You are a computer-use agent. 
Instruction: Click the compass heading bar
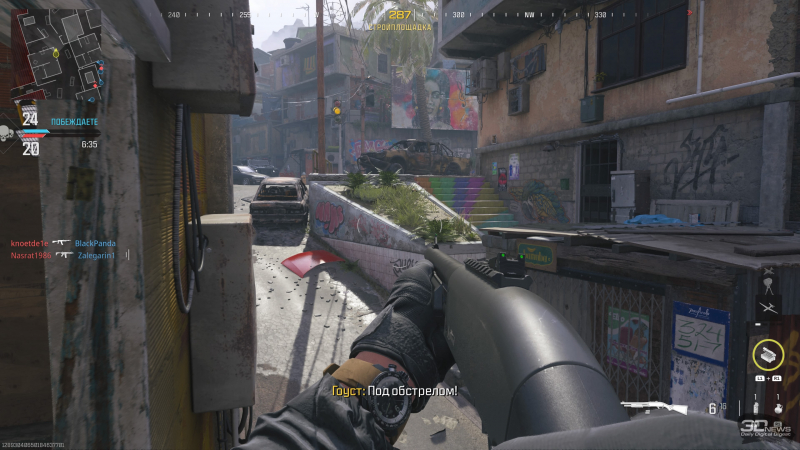click(x=400, y=15)
